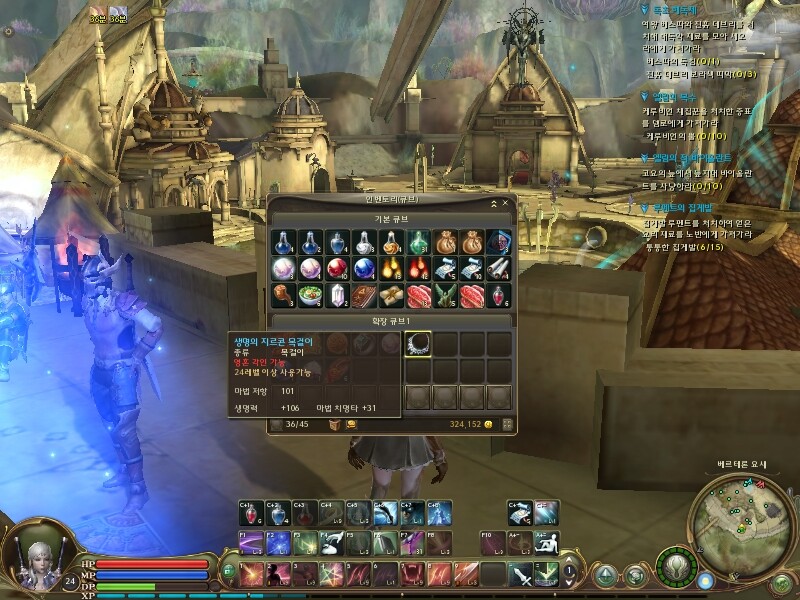Select the green potion flask with 31 stack

[x=418, y=242]
